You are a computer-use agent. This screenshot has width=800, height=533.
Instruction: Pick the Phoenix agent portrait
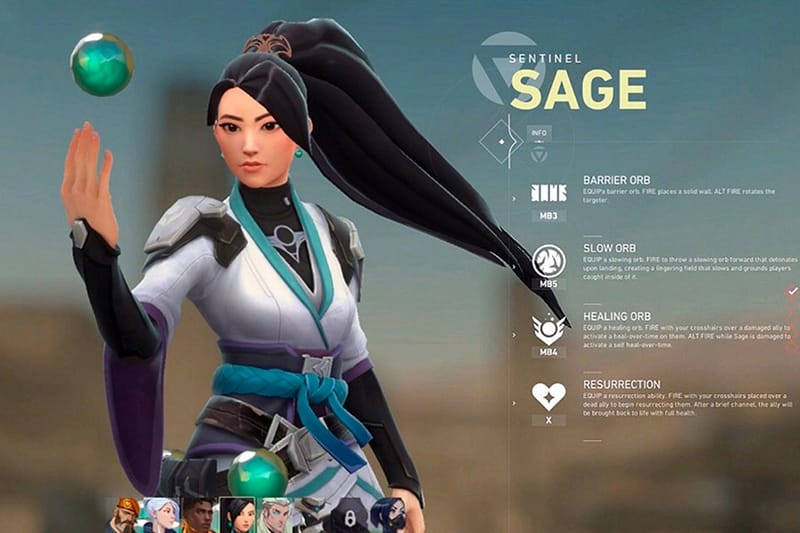click(x=199, y=515)
